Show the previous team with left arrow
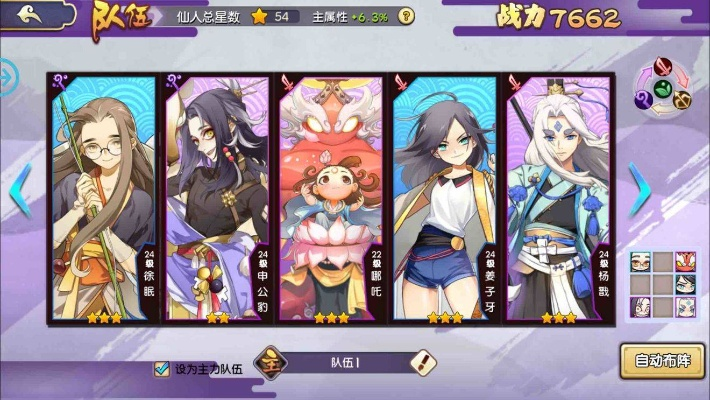This screenshot has height=400, width=710. (x=19, y=188)
